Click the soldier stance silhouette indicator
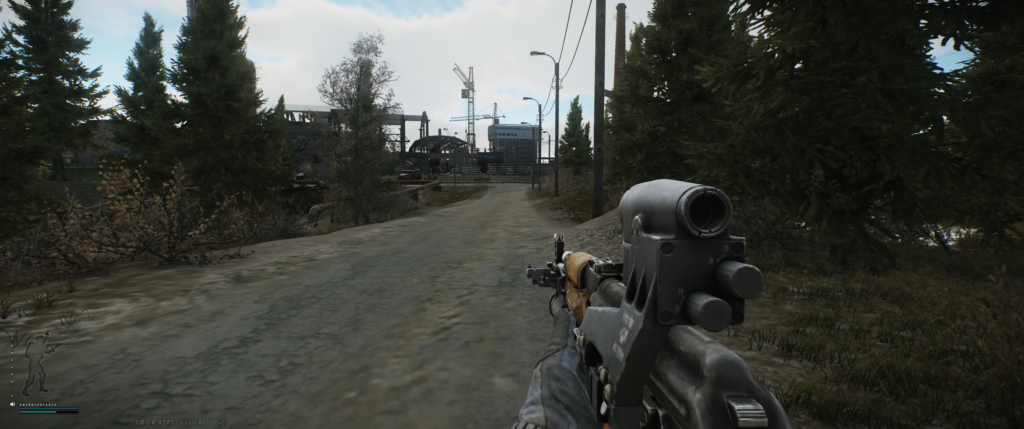 [x=37, y=362]
